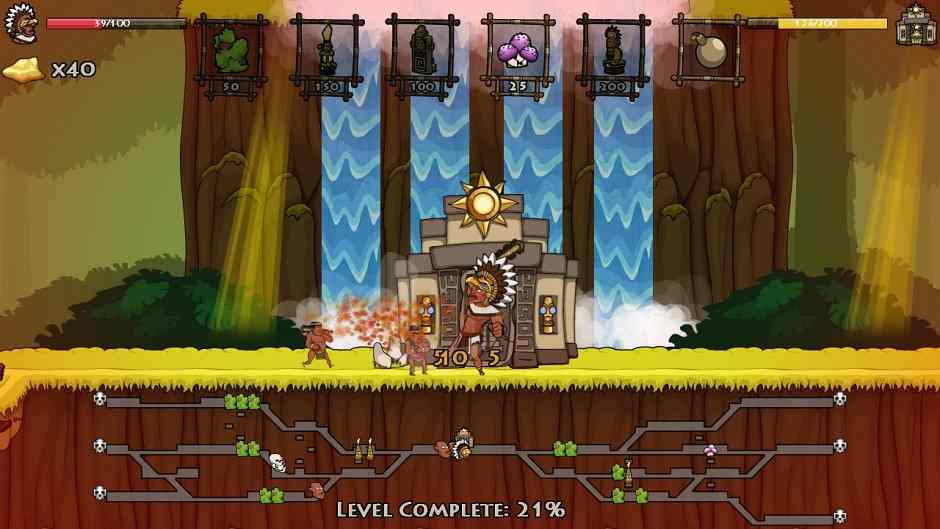Pick the stone idol trap costing 100
940x529 pixels.
[422, 51]
